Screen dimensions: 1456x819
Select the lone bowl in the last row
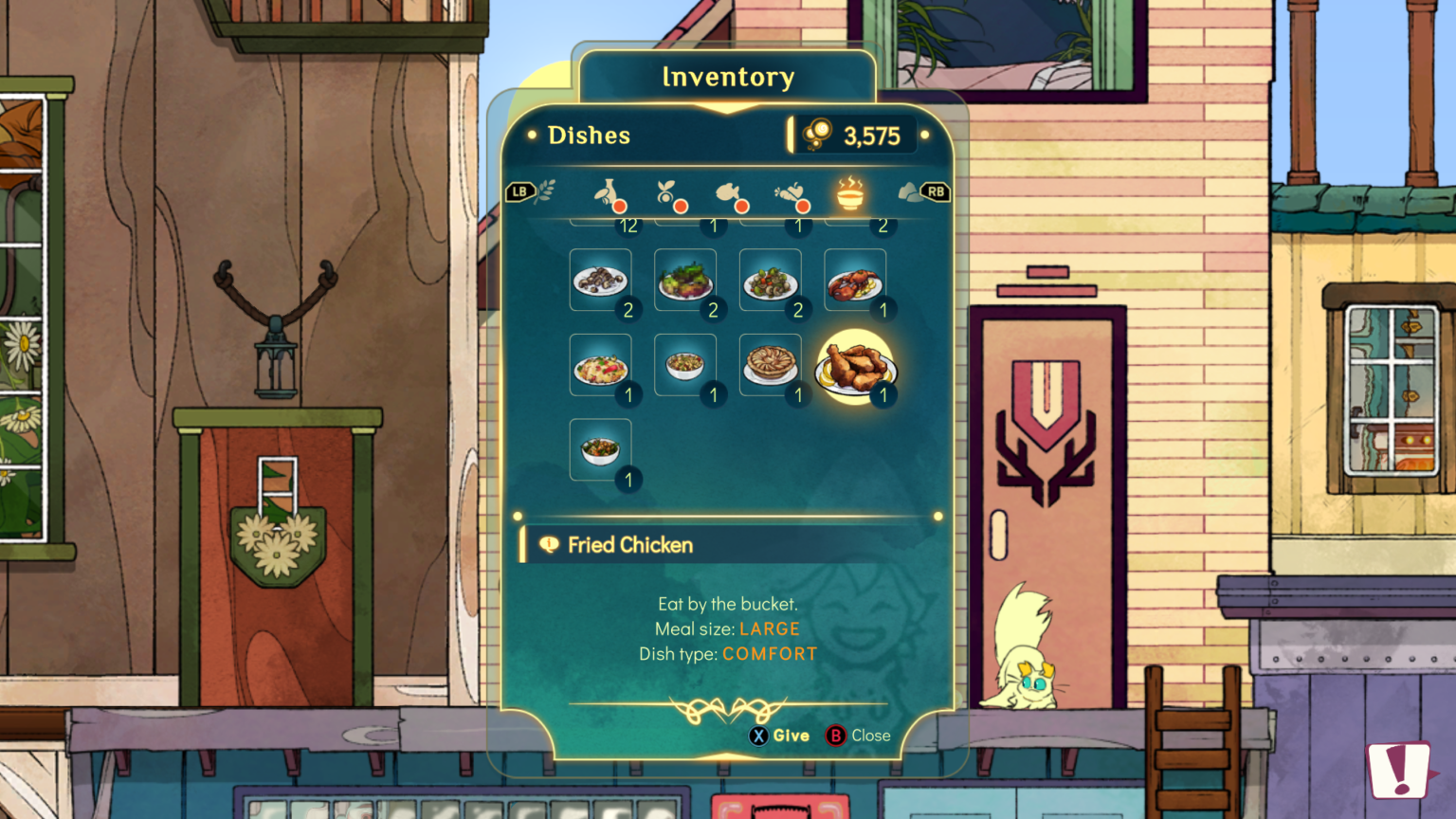600,449
